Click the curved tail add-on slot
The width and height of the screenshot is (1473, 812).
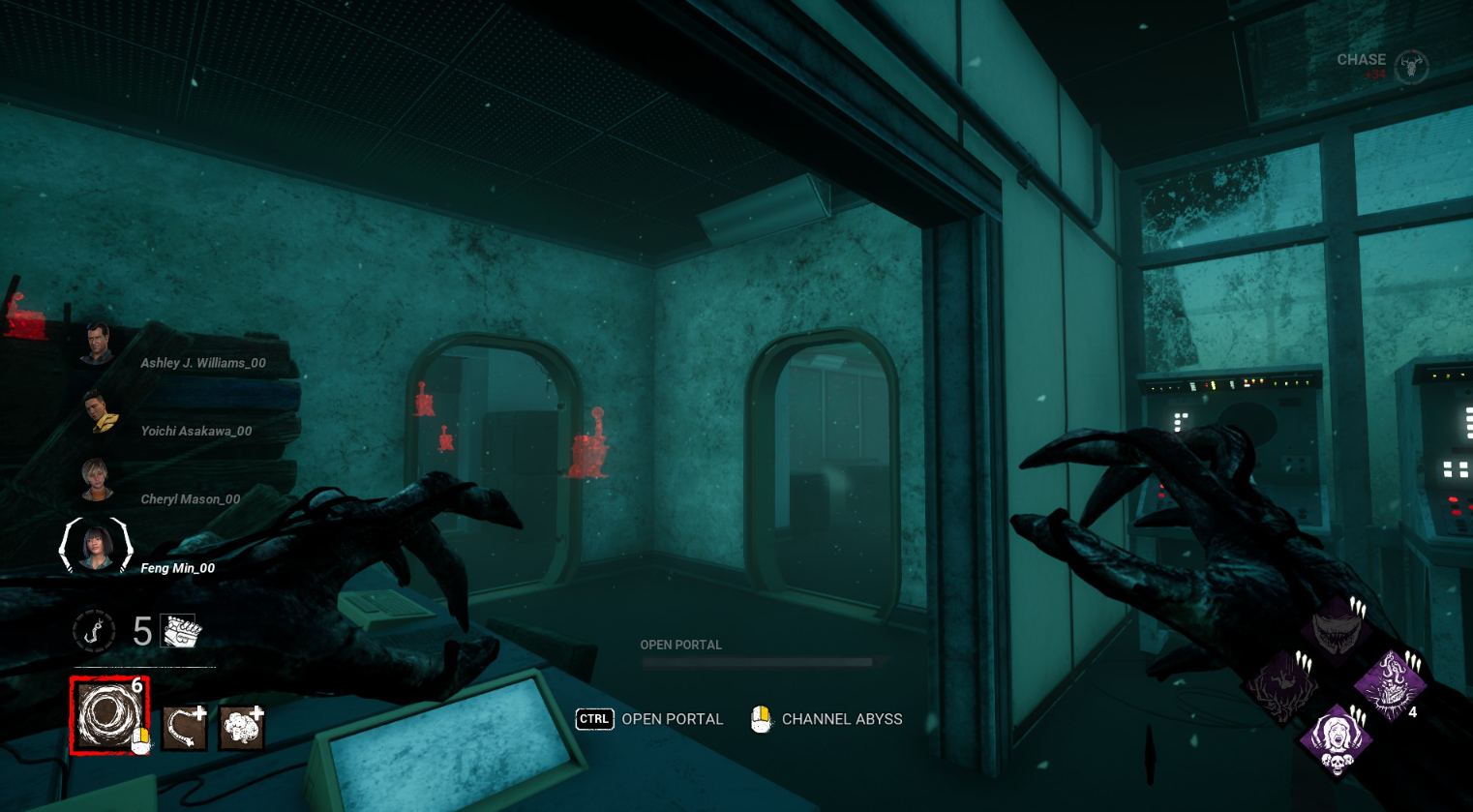[x=184, y=729]
